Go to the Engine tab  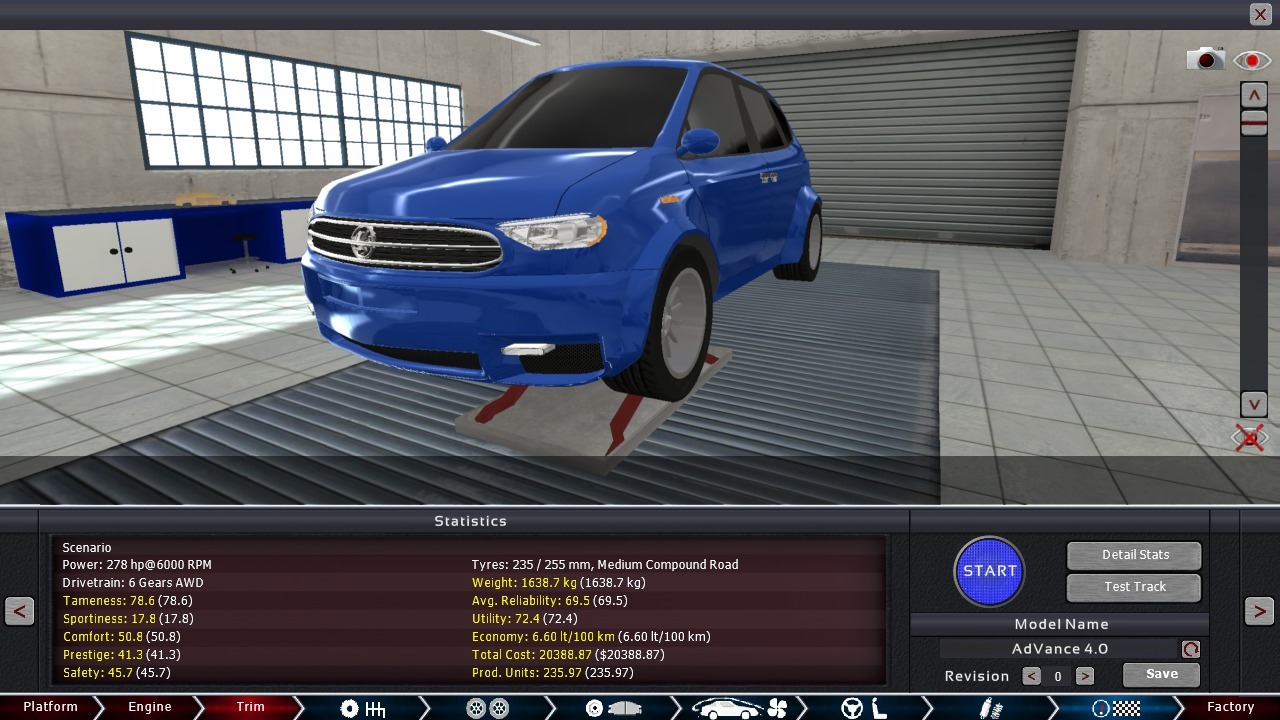click(150, 707)
